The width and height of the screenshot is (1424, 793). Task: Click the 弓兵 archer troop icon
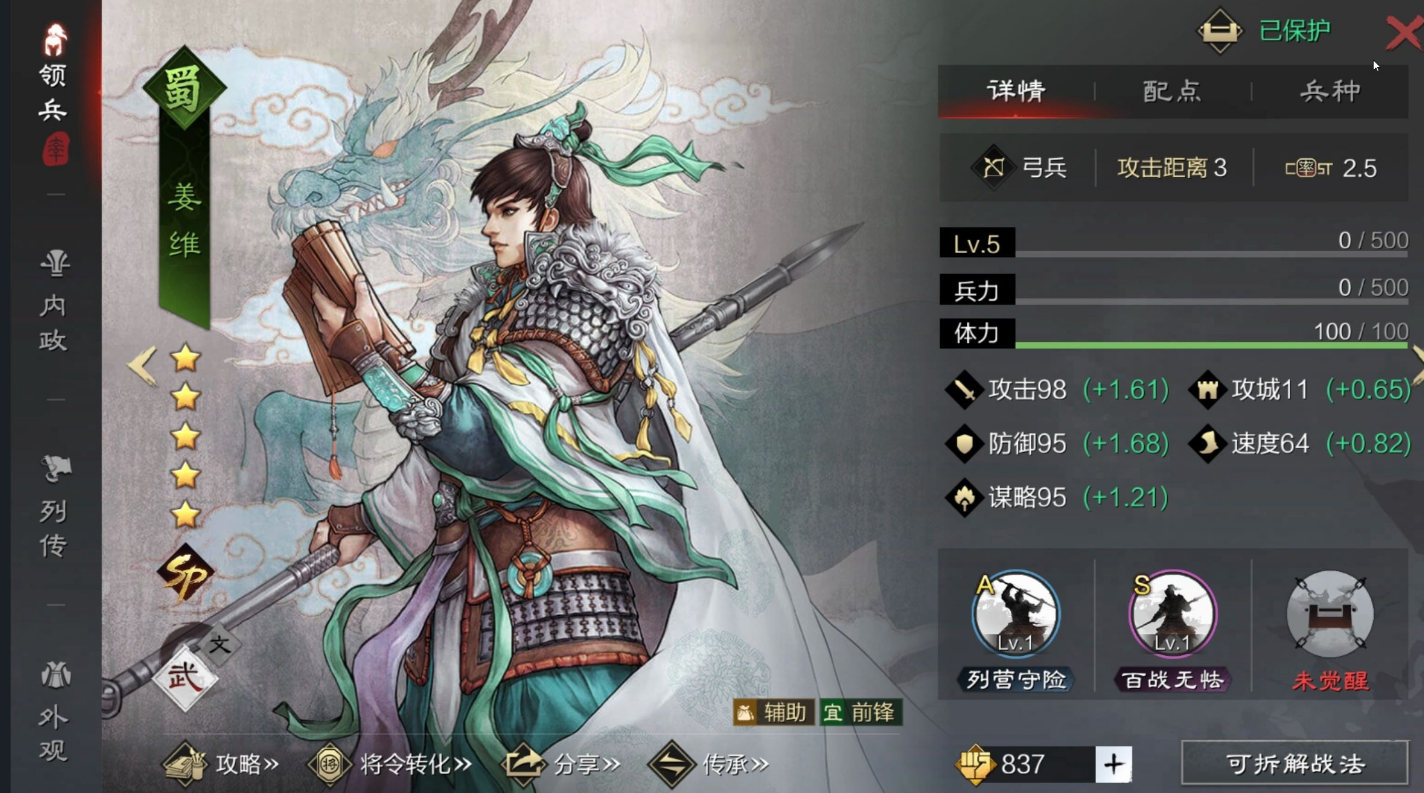993,167
